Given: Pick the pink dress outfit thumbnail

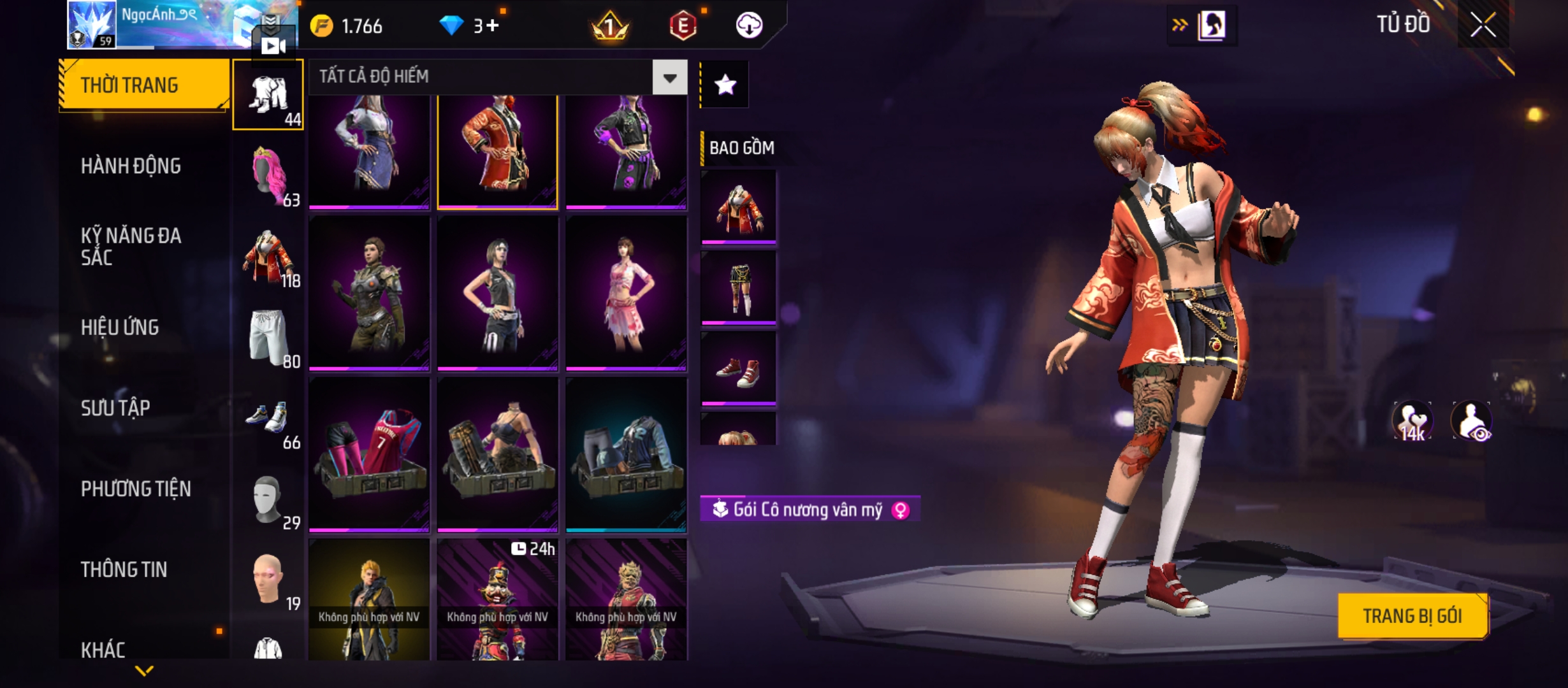Looking at the screenshot, I should click(626, 293).
